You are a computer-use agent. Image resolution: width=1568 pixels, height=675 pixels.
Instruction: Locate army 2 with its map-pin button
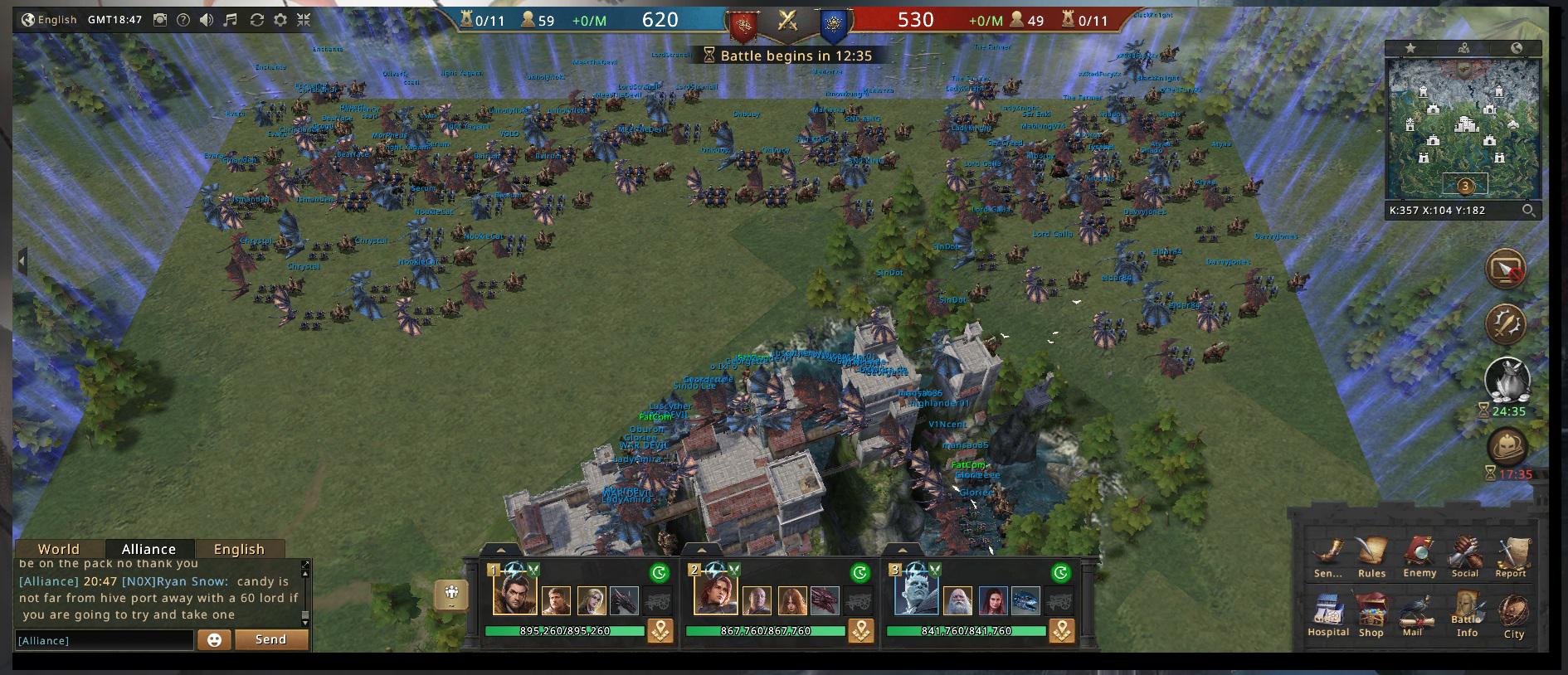coord(861,631)
